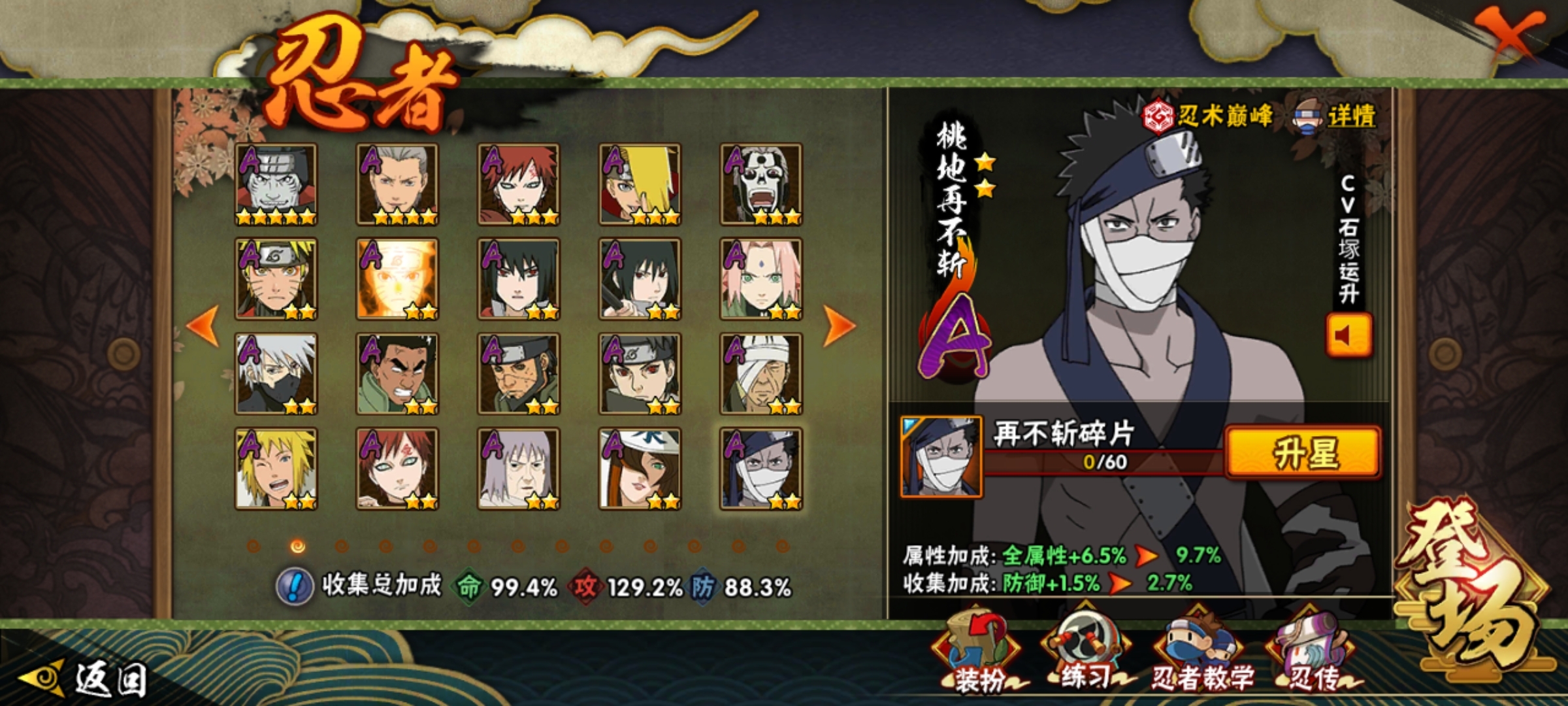Viewport: 1568px width, 706px height.
Task: Show collection bonus info icon
Action: 295,586
